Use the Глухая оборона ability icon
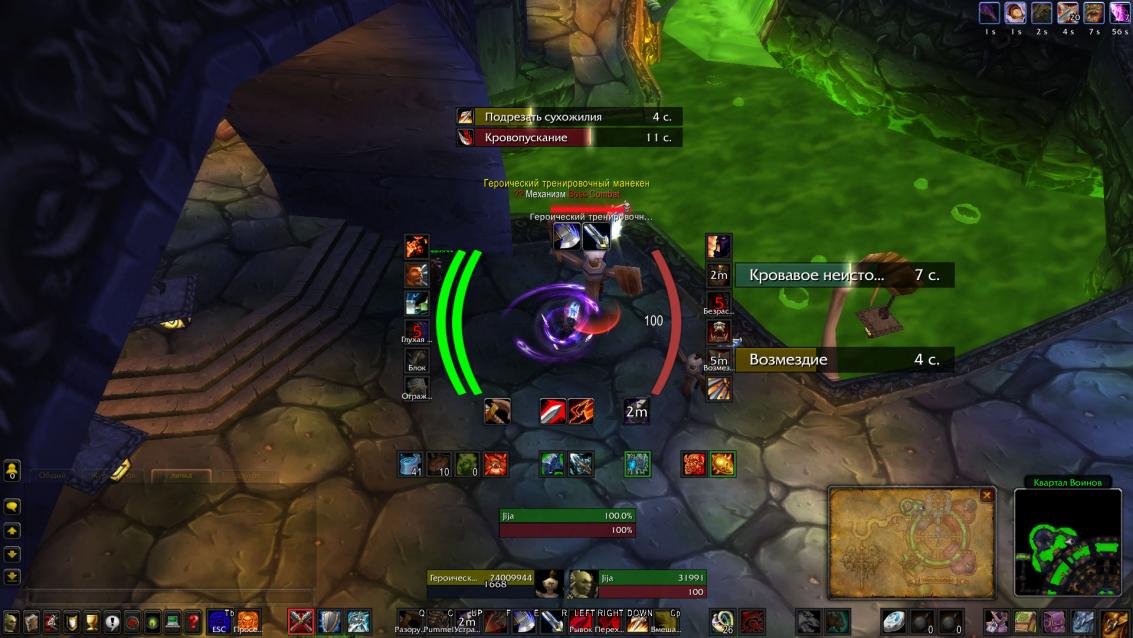This screenshot has height=638, width=1133. (417, 332)
